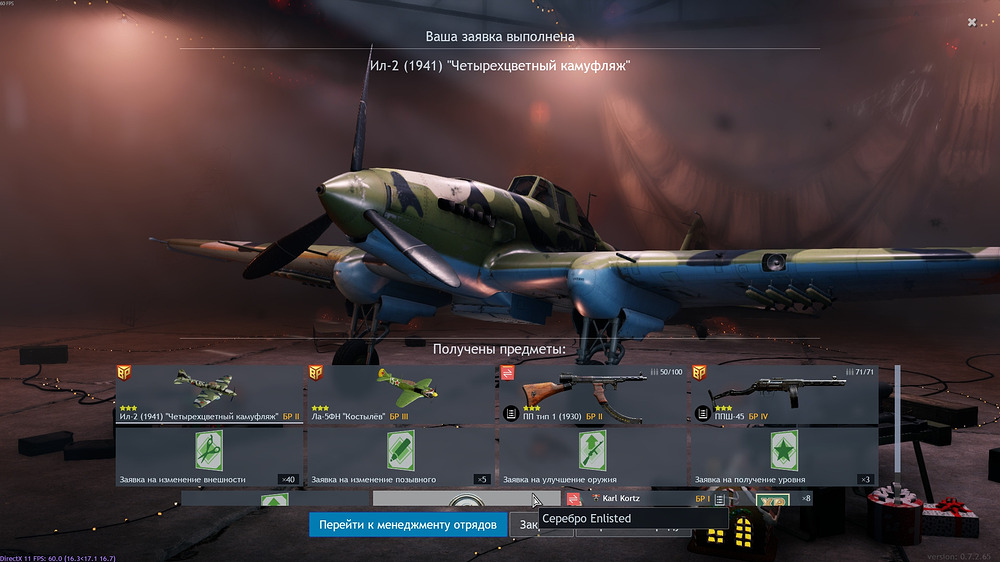Select the callsign change order item
The image size is (1000, 562).
pos(402,457)
